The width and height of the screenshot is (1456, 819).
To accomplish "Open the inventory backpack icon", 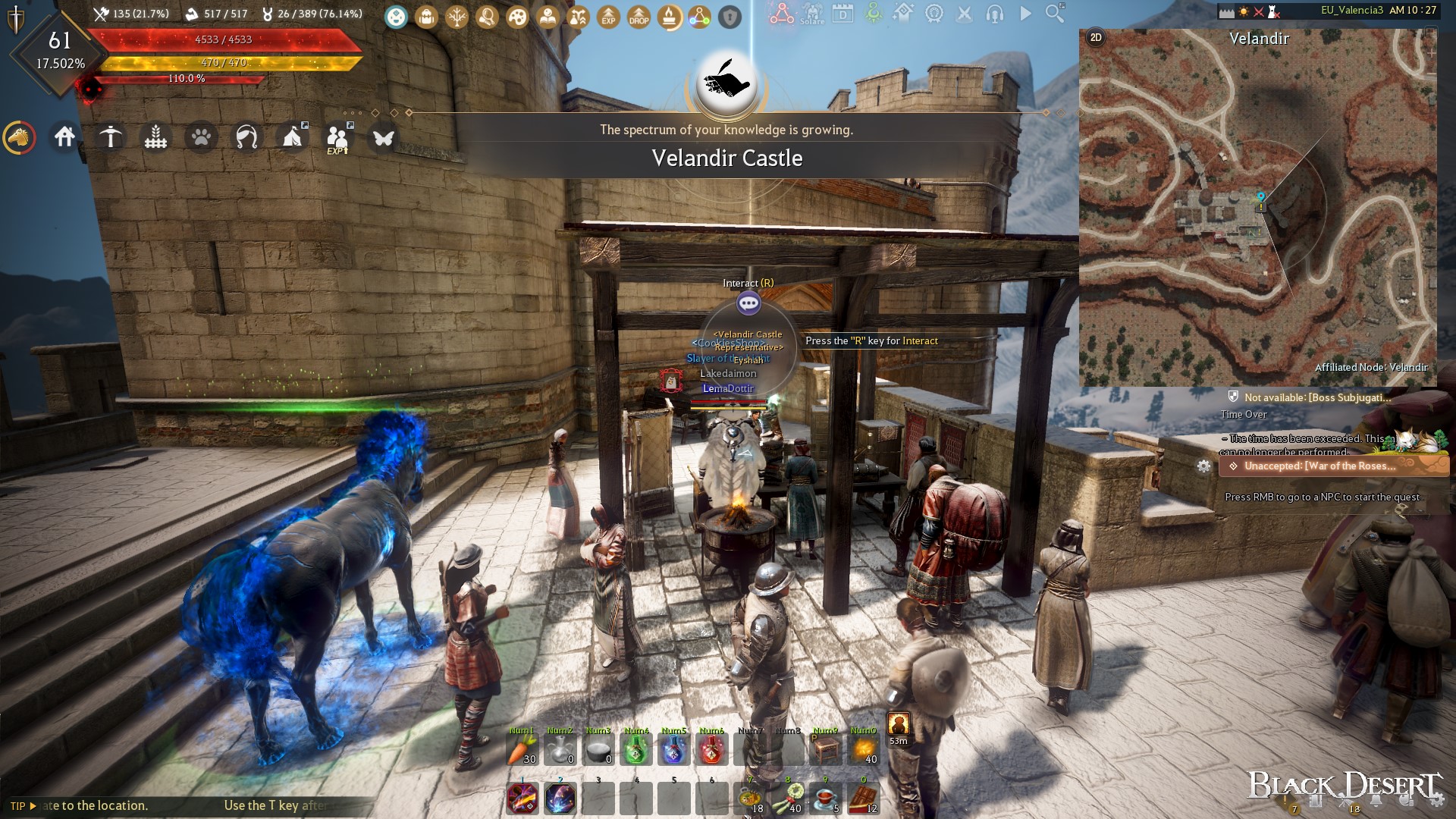I will [425, 17].
